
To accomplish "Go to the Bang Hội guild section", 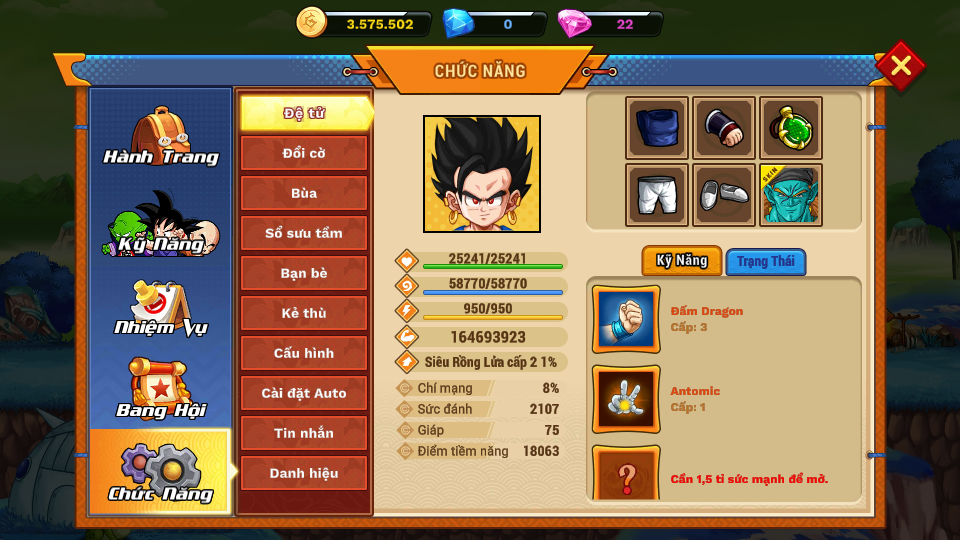I will pos(160,389).
